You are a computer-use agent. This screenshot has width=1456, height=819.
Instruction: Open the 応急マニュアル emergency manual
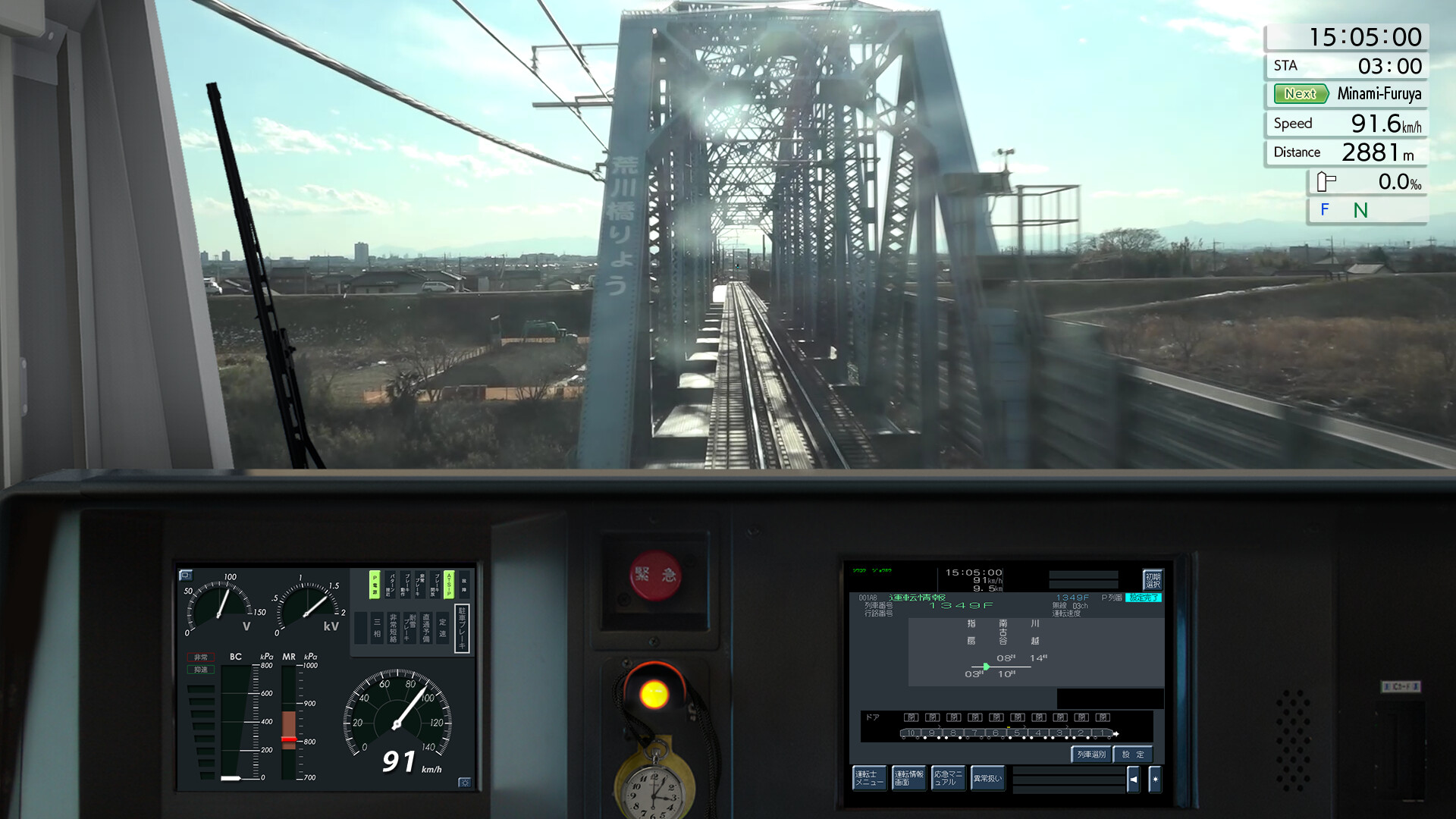tap(949, 777)
